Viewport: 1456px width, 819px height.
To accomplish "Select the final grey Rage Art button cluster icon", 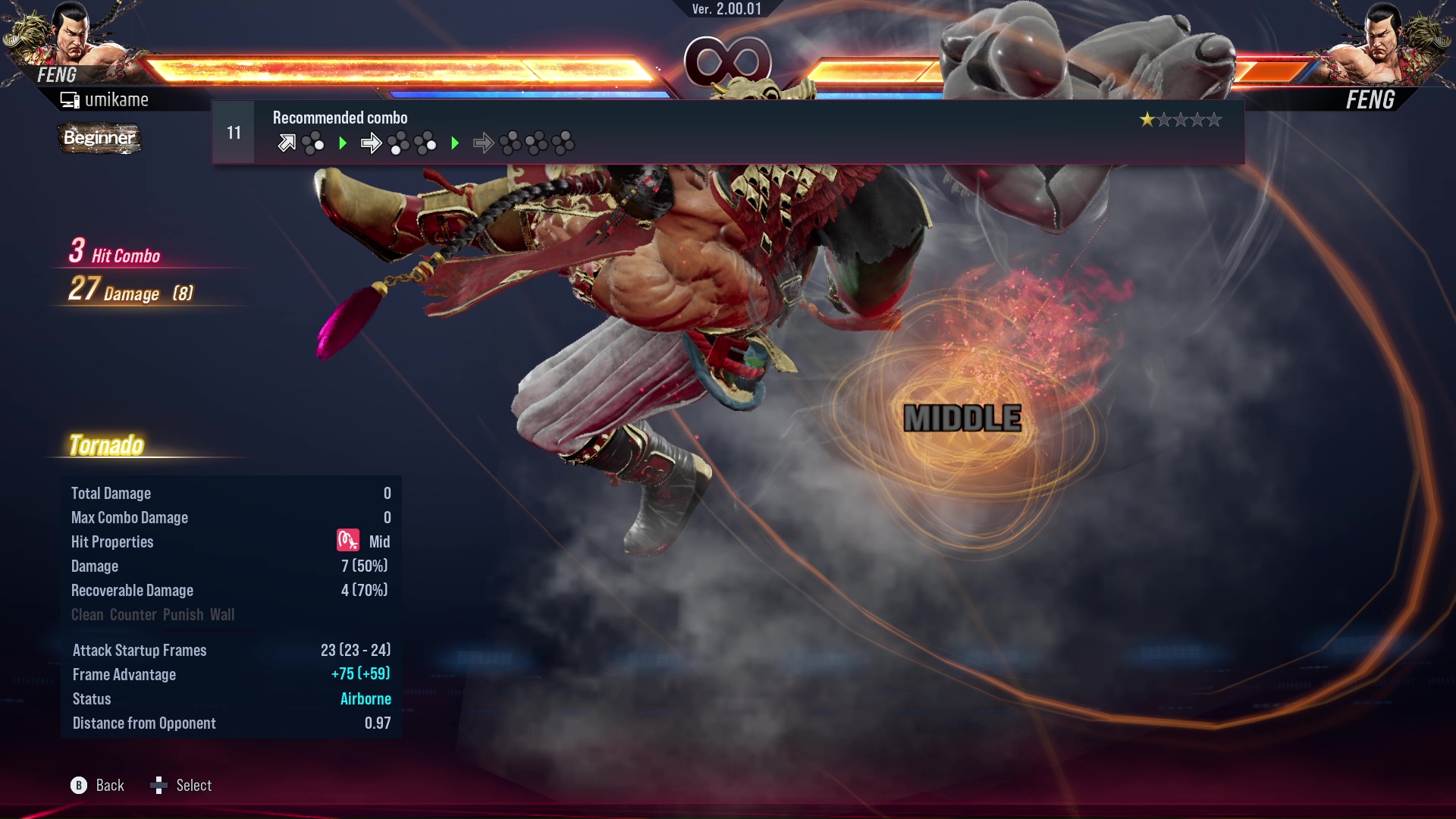I will pyautogui.click(x=563, y=143).
